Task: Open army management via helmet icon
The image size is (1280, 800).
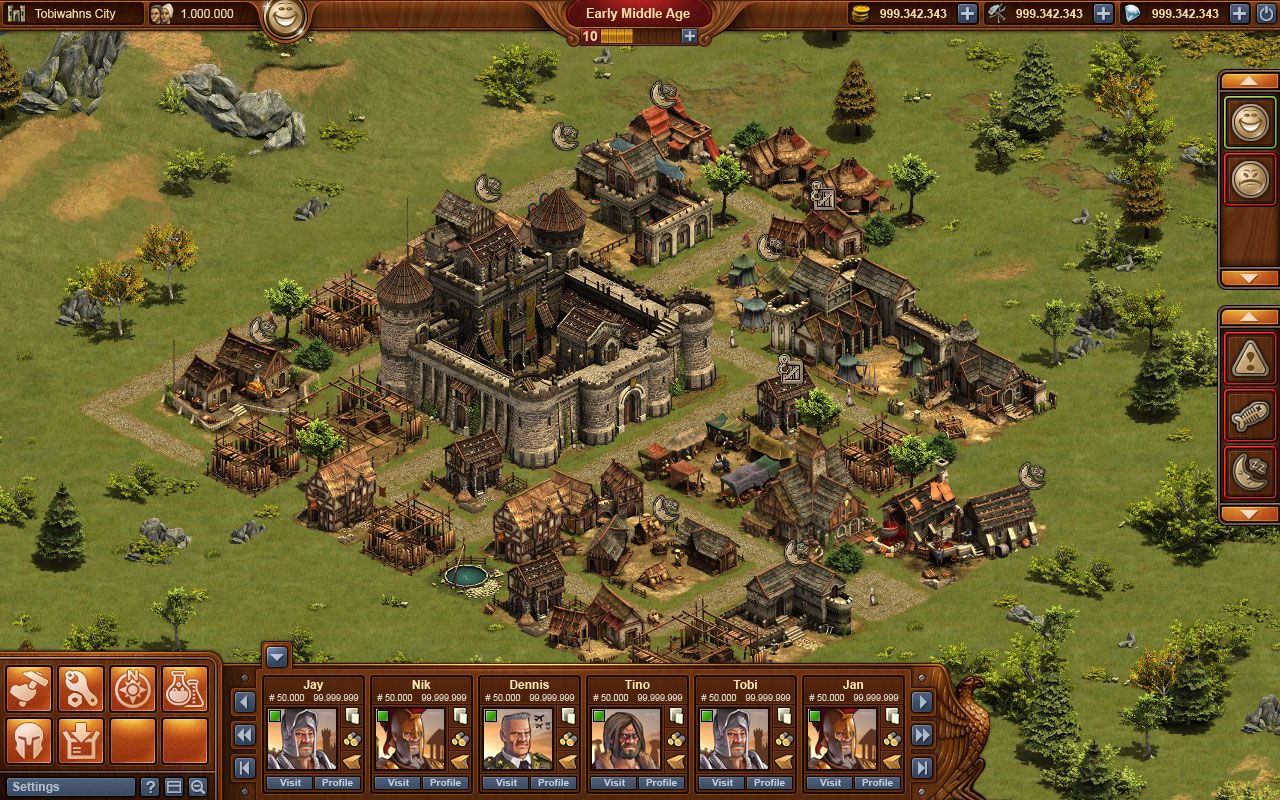Action: pyautogui.click(x=28, y=740)
